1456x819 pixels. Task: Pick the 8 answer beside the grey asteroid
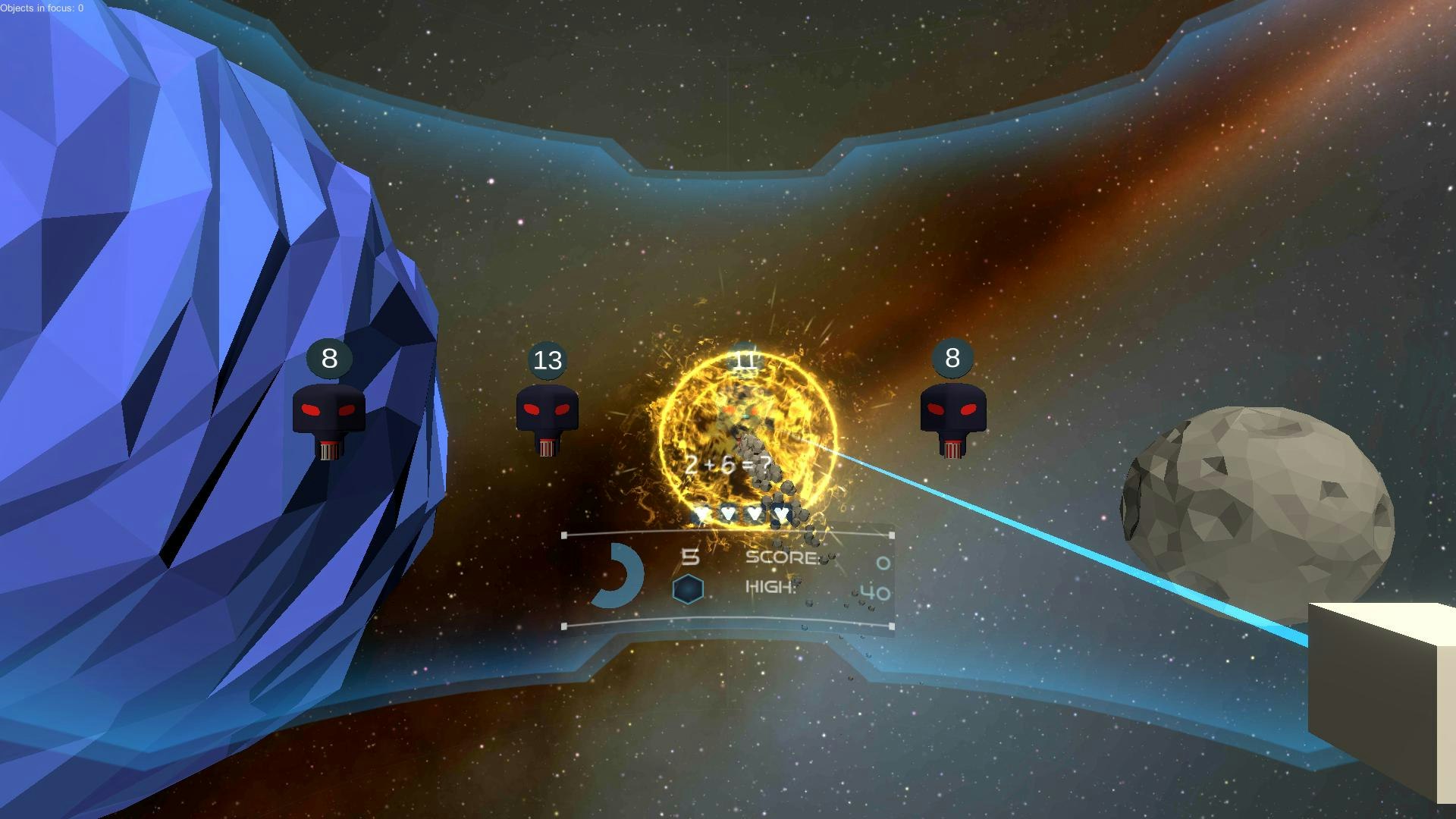point(952,358)
